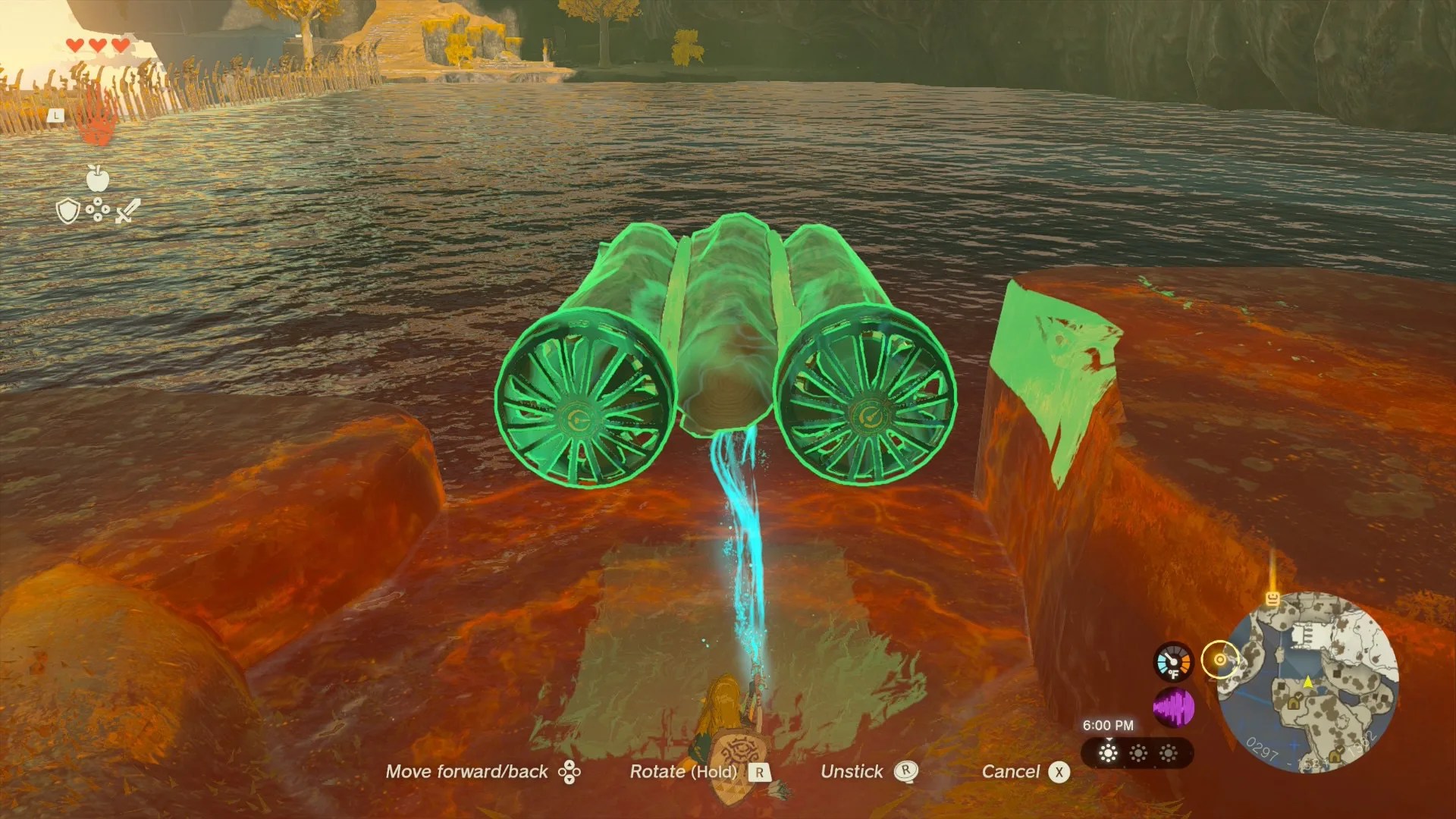Image resolution: width=1456 pixels, height=819 pixels.
Task: Choose the shield equipment icon
Action: 68,212
